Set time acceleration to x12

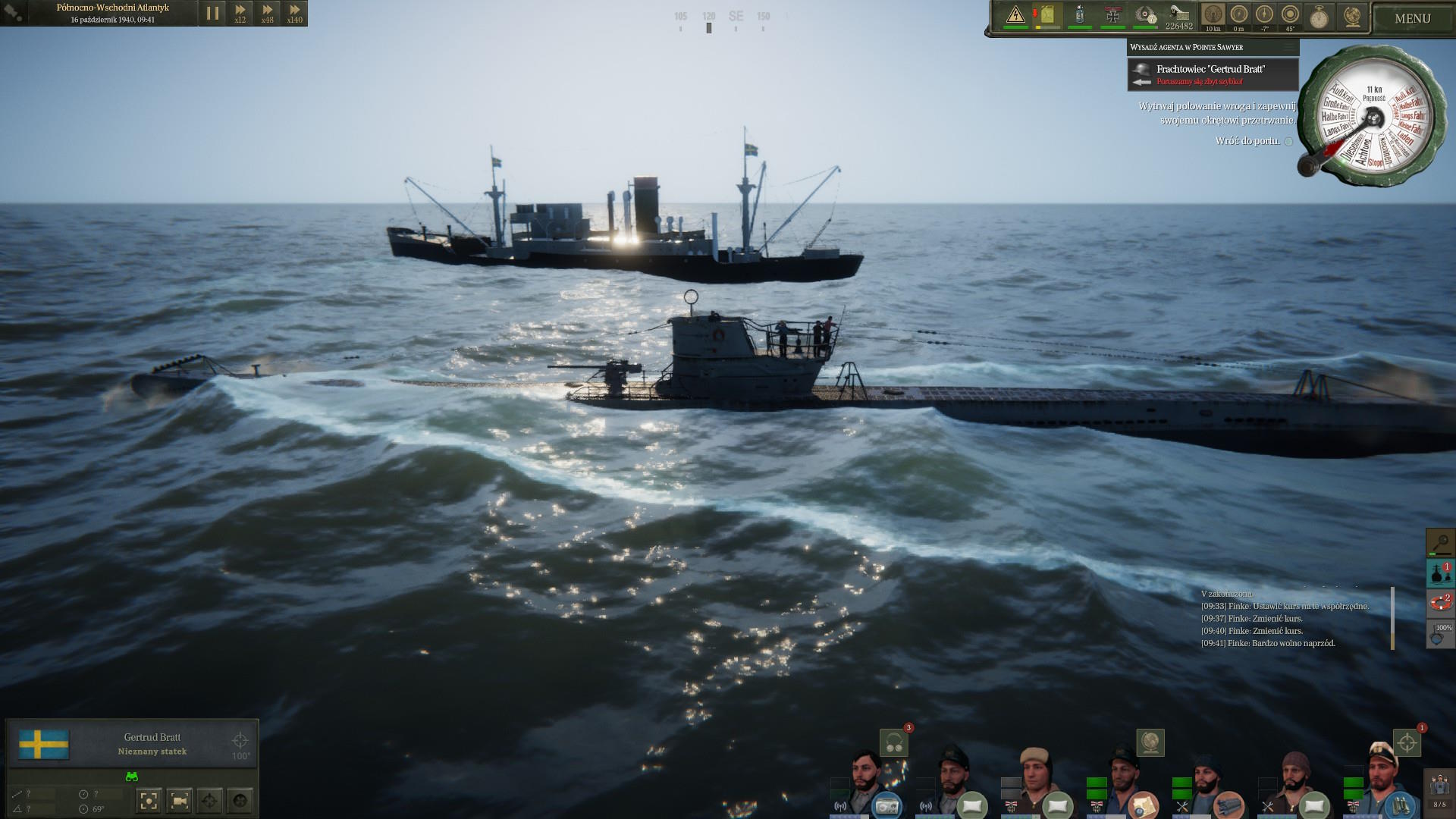coord(240,13)
